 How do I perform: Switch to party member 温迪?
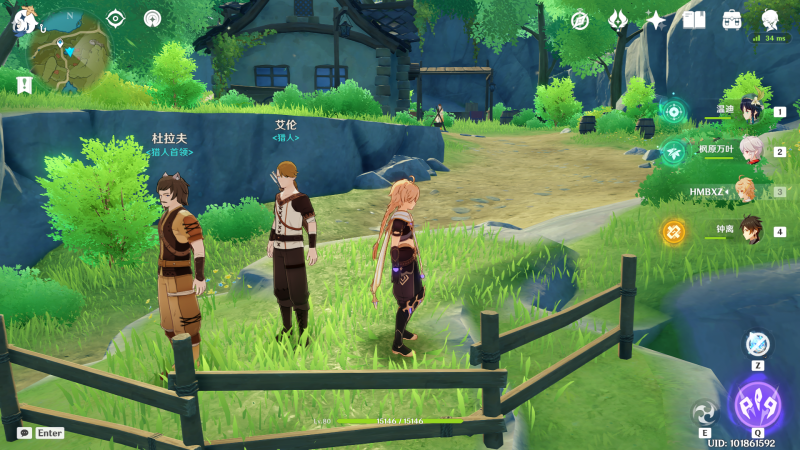coord(750,112)
